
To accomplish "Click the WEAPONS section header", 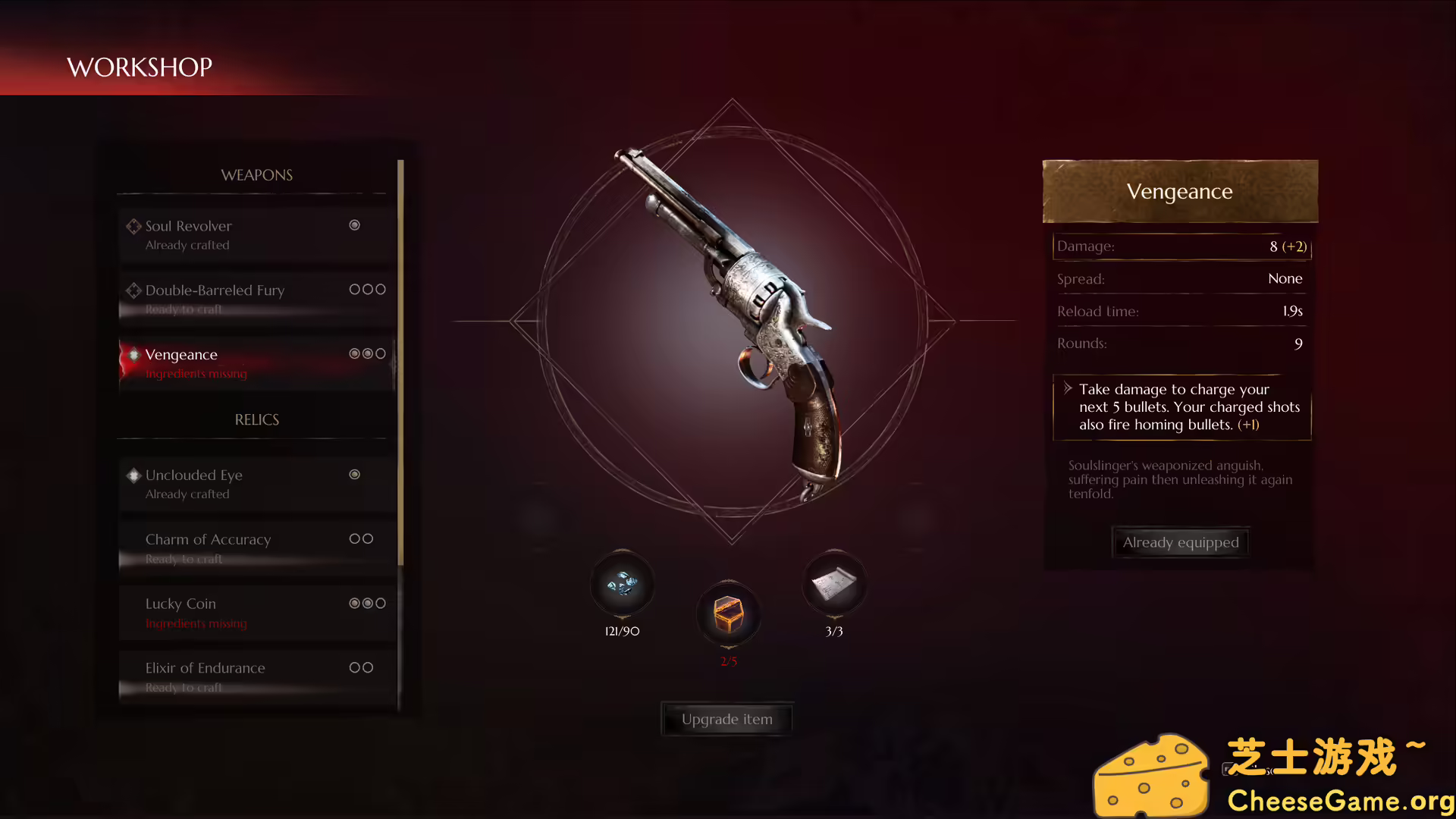I will [257, 175].
